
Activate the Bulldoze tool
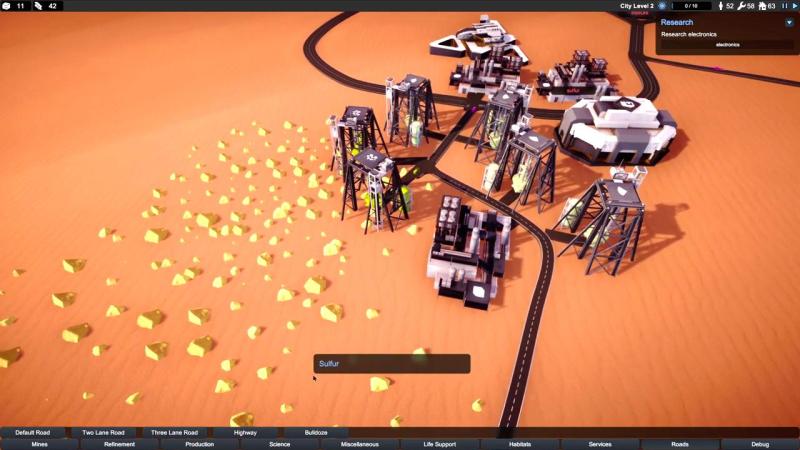316,433
